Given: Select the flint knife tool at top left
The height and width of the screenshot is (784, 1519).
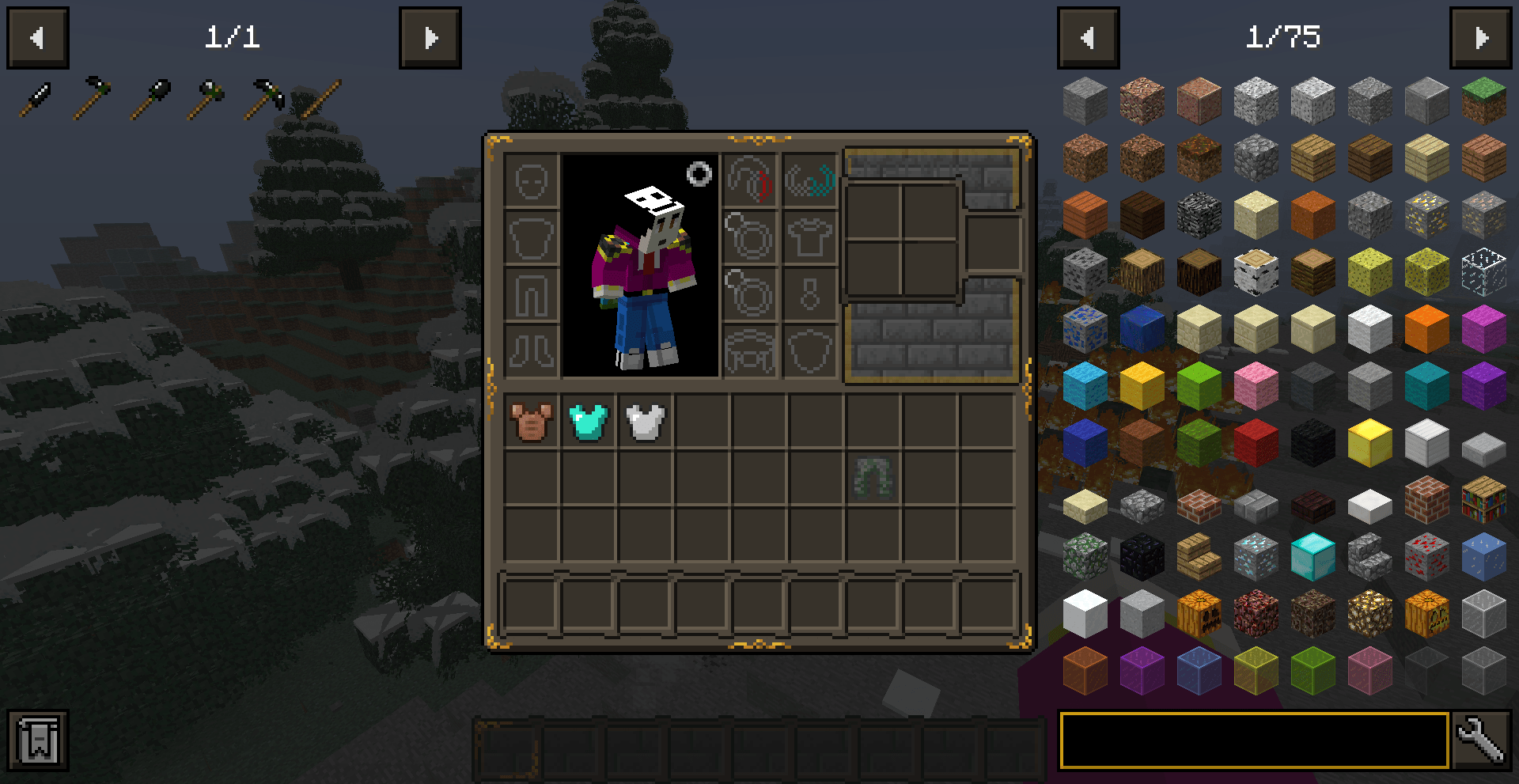Looking at the screenshot, I should point(36,95).
